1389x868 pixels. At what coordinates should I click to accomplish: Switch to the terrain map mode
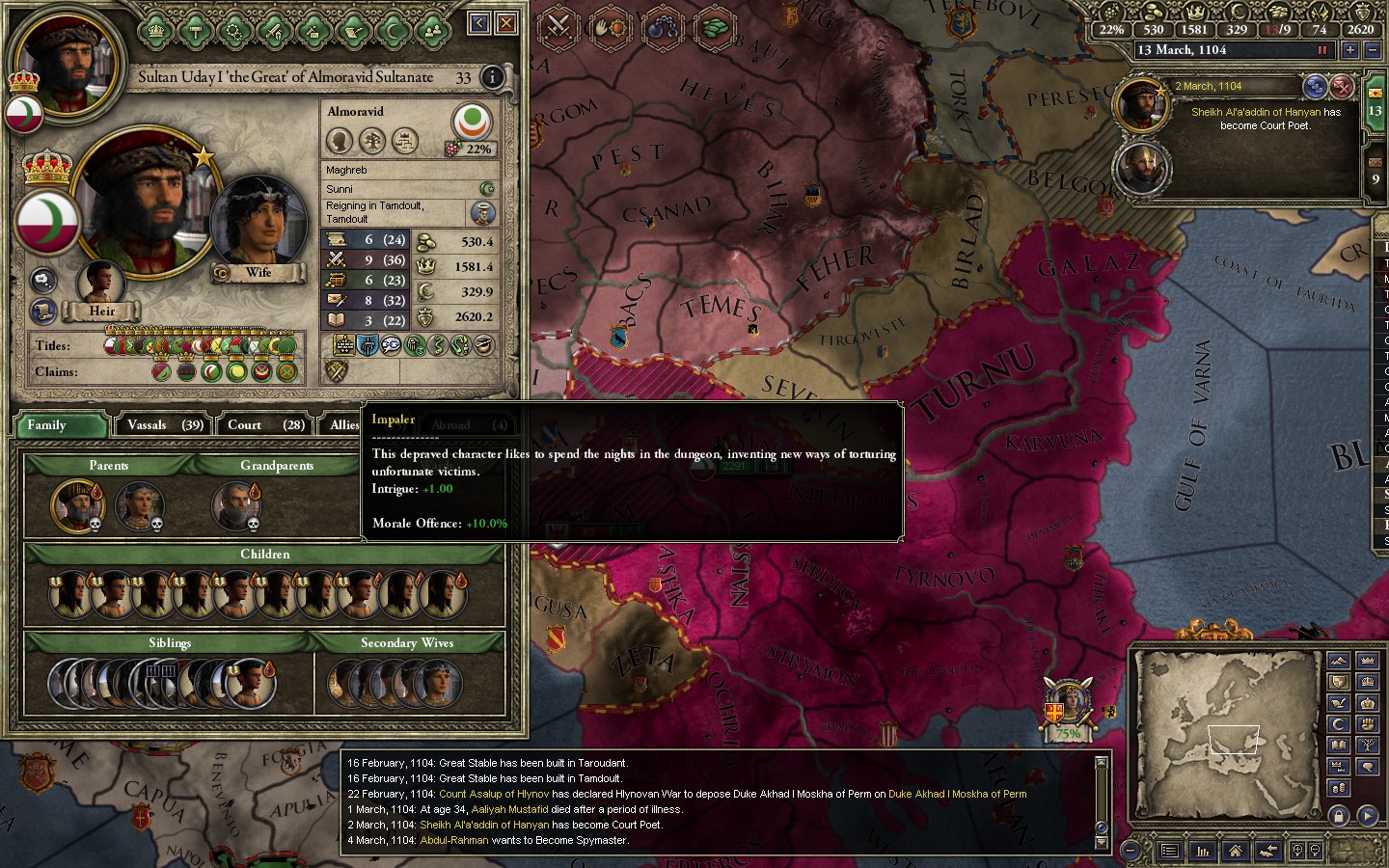pyautogui.click(x=1338, y=661)
